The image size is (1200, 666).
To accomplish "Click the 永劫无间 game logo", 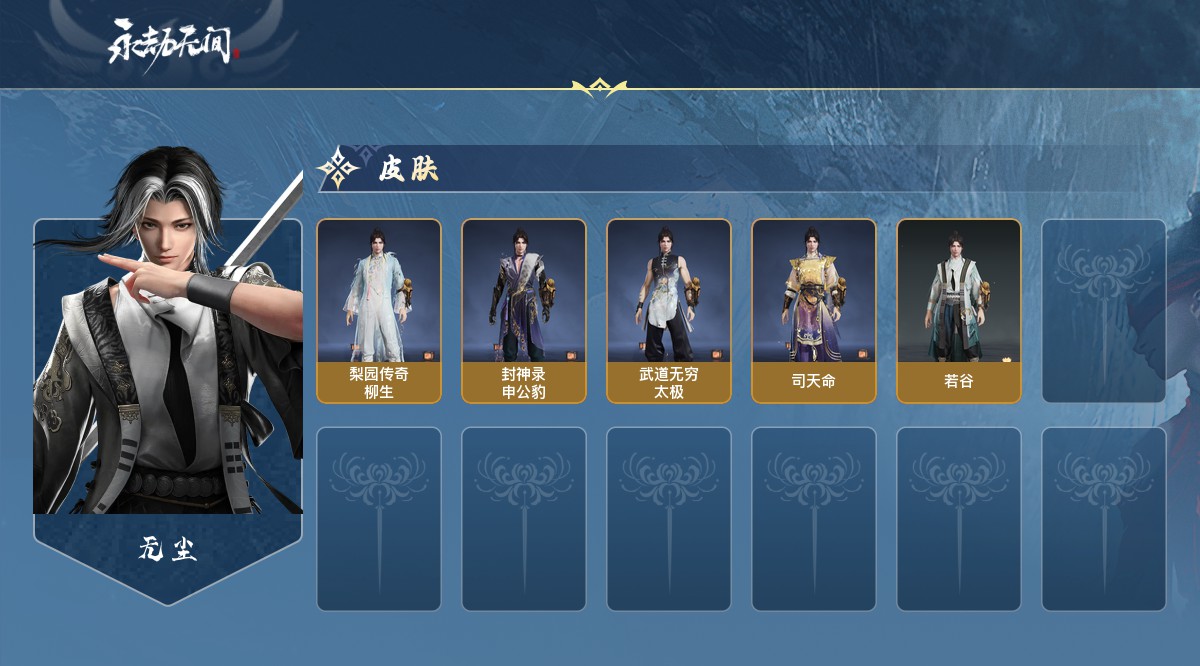I will coord(173,44).
